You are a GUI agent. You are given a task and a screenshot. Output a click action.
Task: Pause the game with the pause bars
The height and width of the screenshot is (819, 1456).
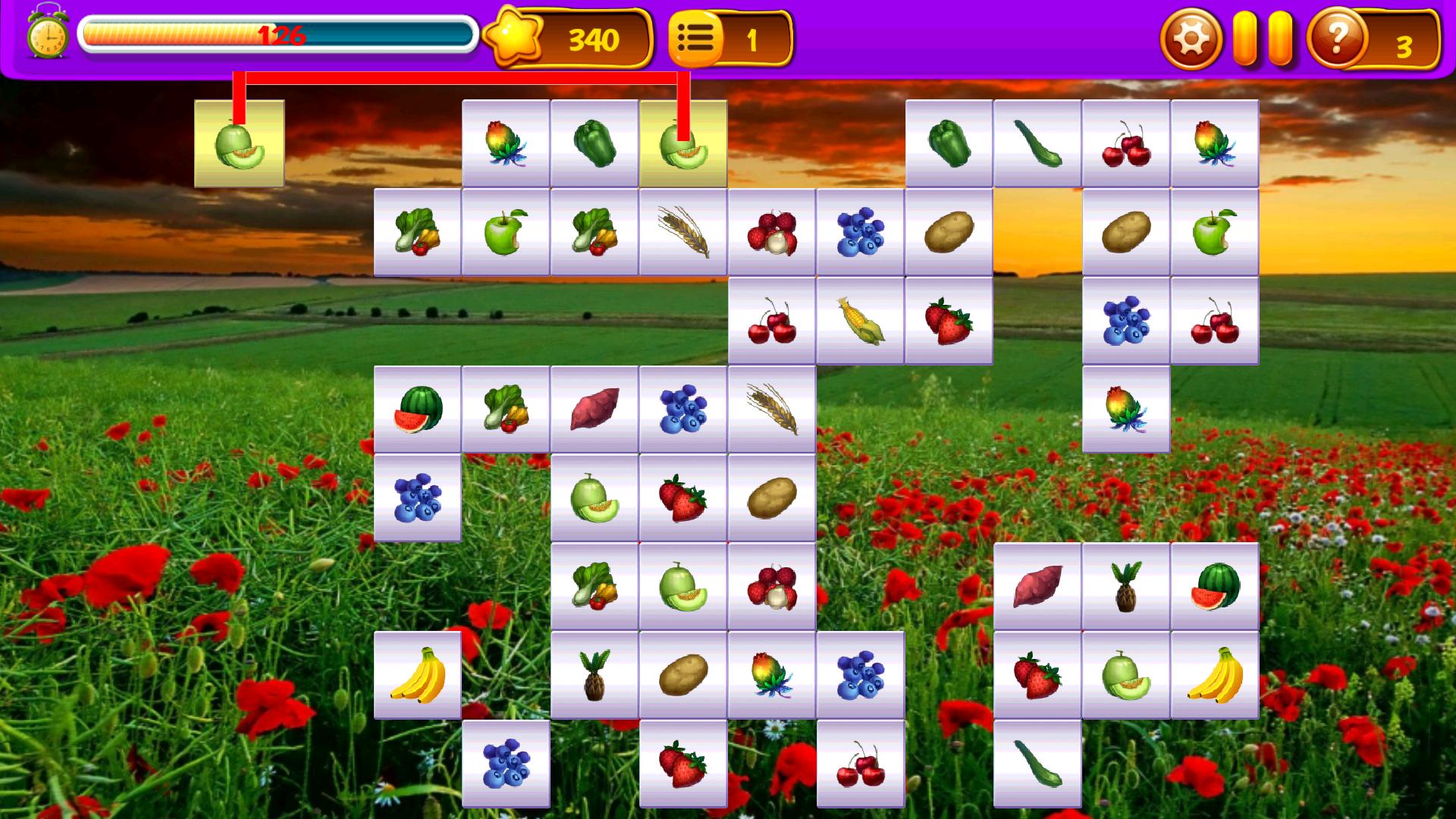(x=1263, y=36)
